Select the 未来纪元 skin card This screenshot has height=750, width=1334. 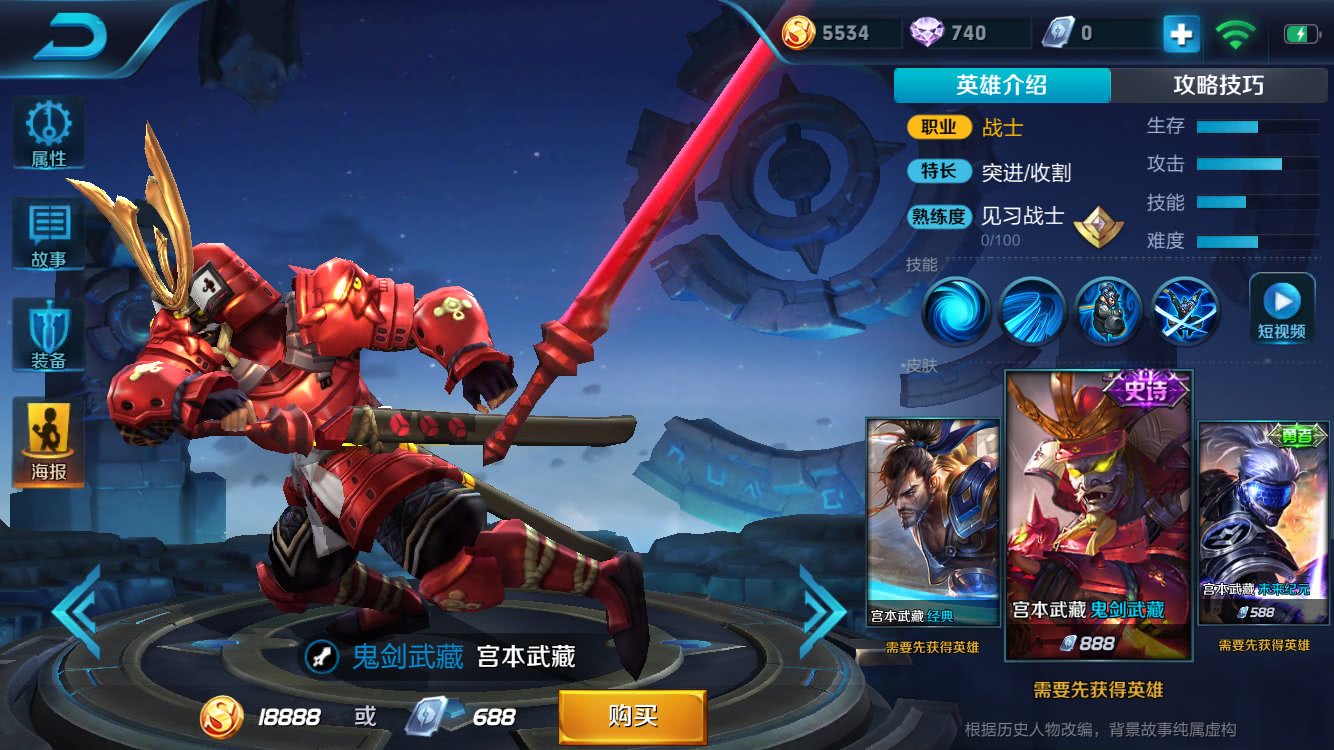(x=1263, y=522)
